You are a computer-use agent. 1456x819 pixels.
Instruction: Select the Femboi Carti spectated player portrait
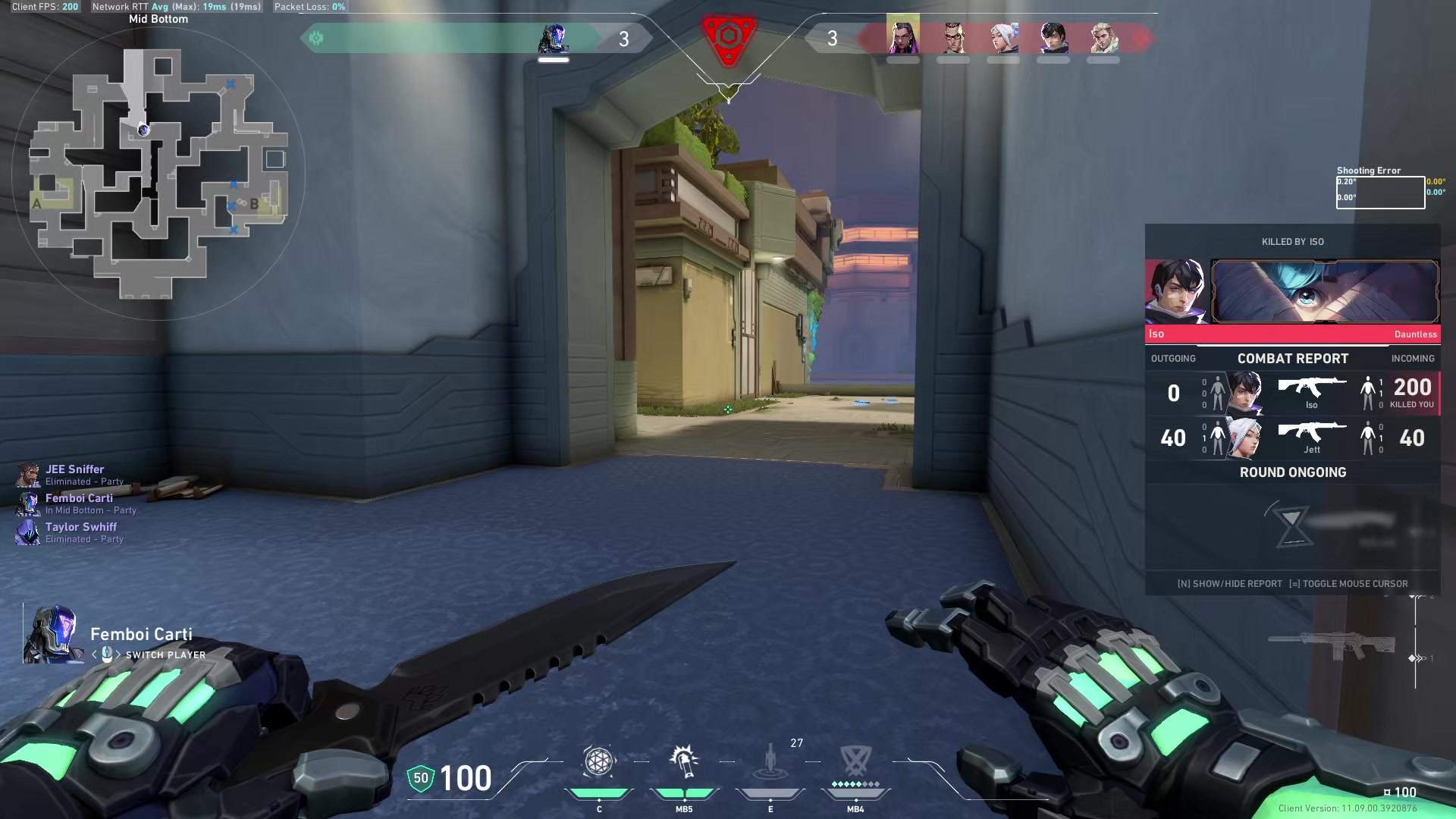click(53, 634)
